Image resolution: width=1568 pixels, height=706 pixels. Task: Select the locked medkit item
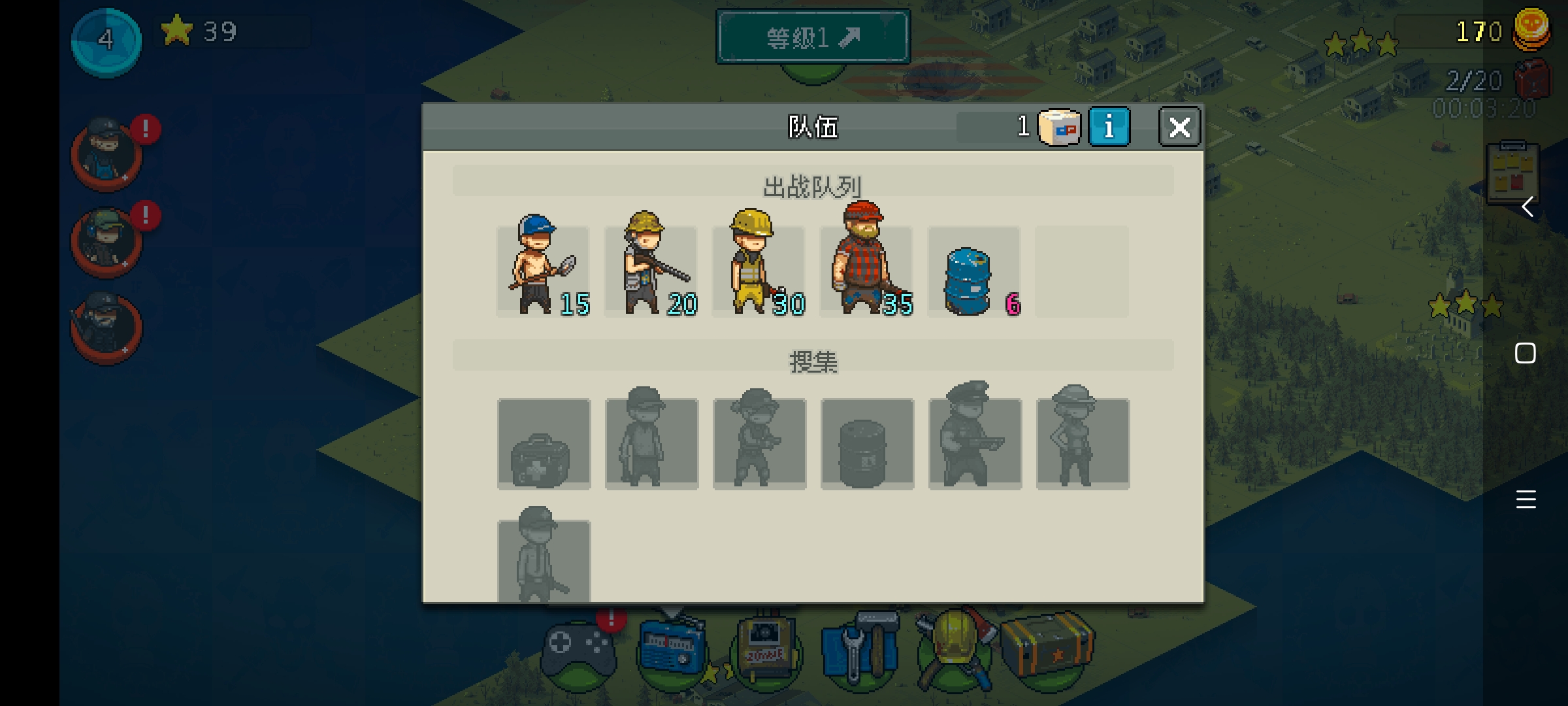tap(544, 444)
